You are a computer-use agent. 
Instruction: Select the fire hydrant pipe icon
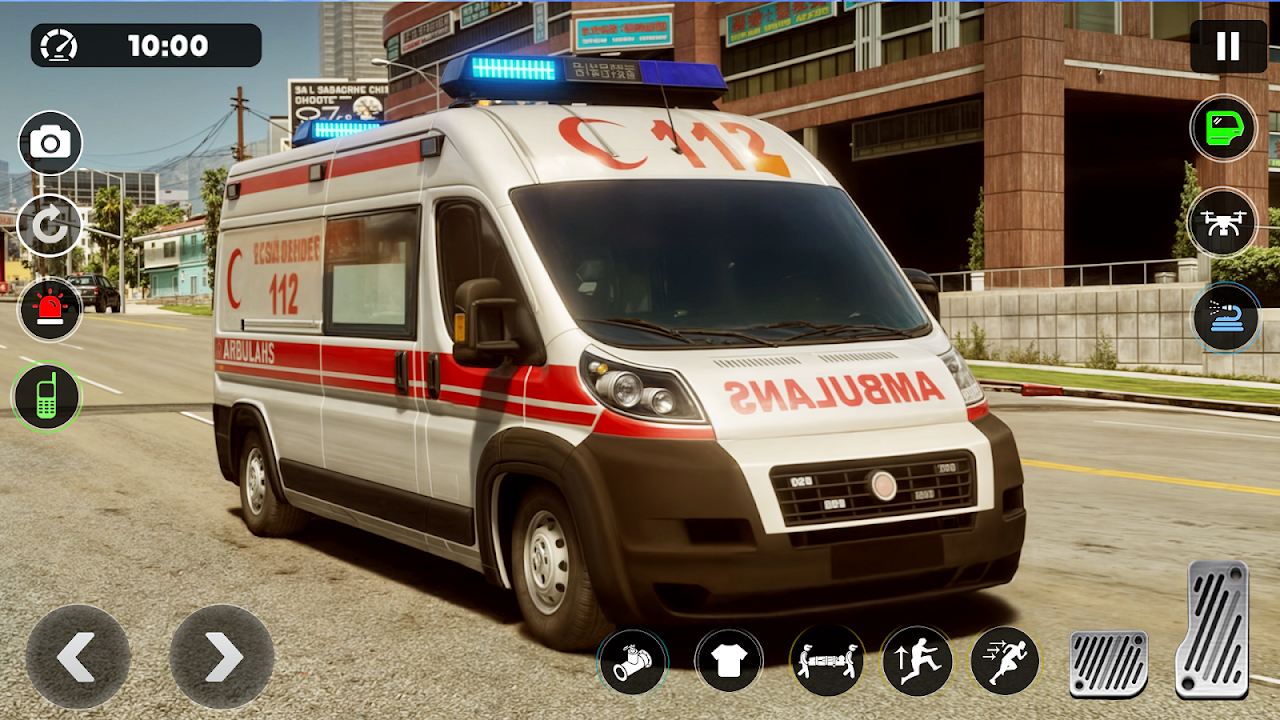click(633, 662)
